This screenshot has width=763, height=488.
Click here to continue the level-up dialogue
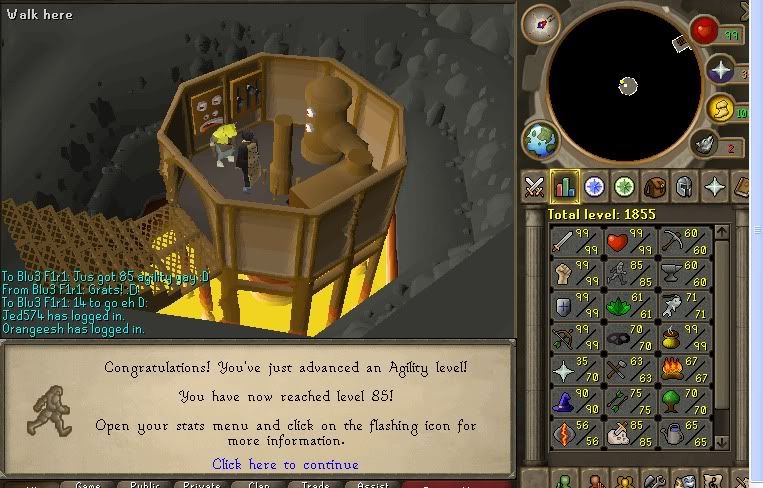tap(285, 464)
